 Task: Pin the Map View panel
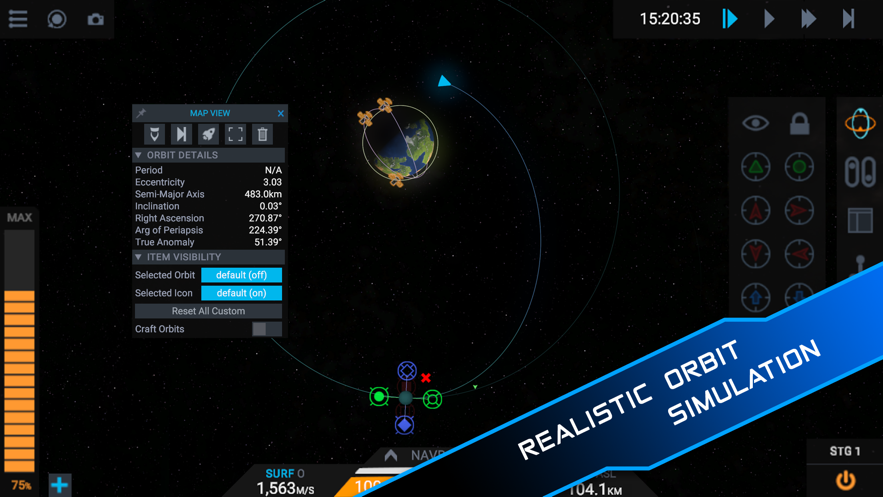tap(141, 113)
